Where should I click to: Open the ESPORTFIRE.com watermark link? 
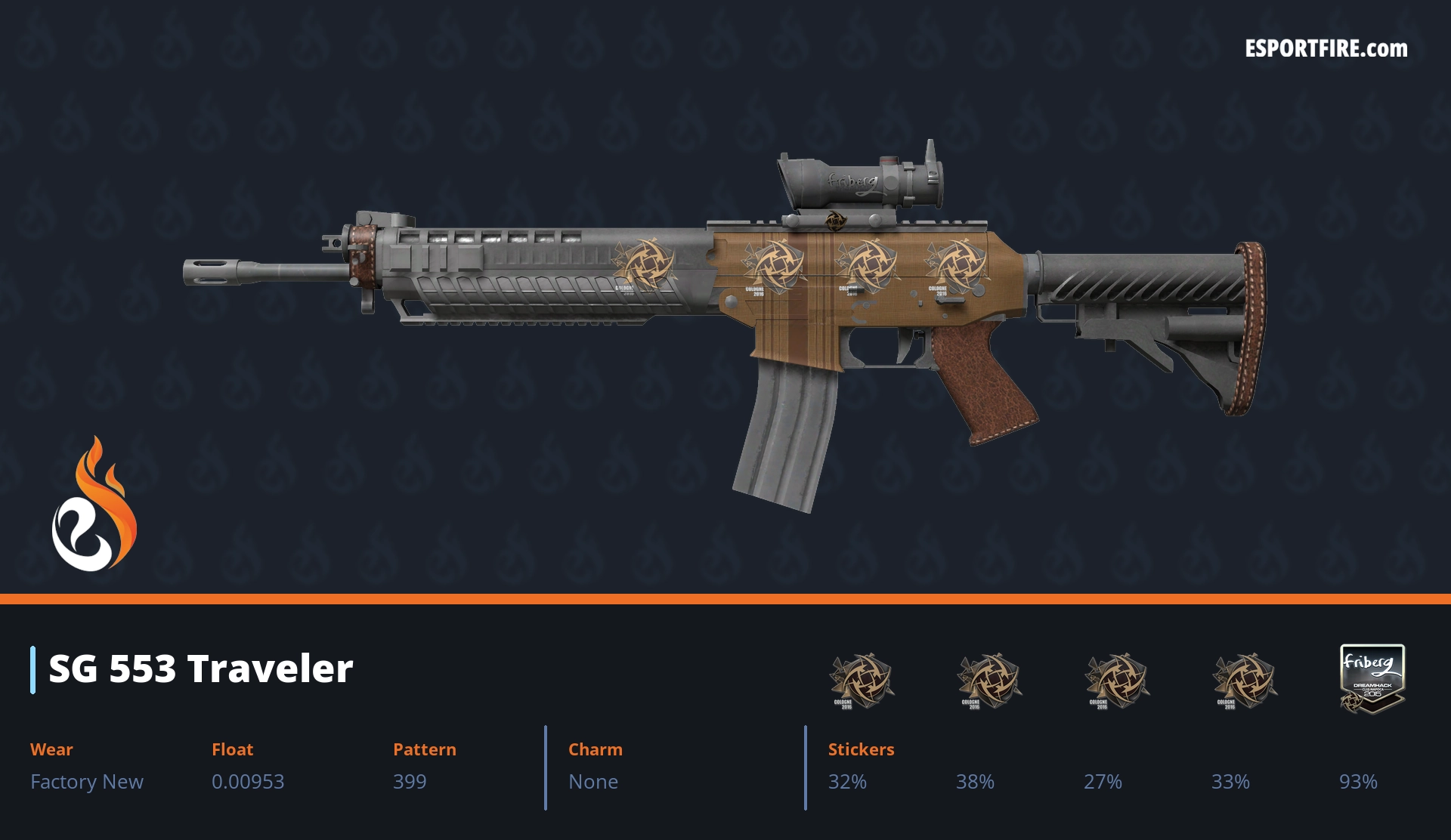click(x=1326, y=49)
